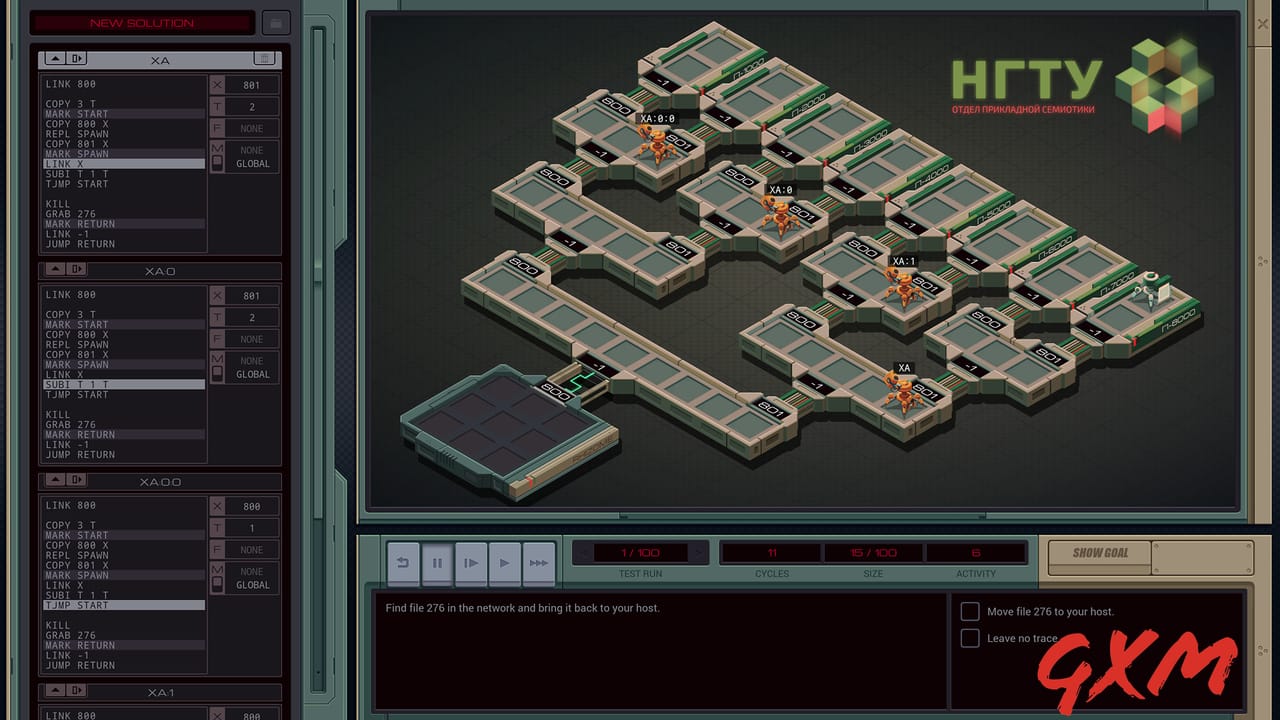Collapse the XA.0.0 panel with its arrow

tap(55, 480)
